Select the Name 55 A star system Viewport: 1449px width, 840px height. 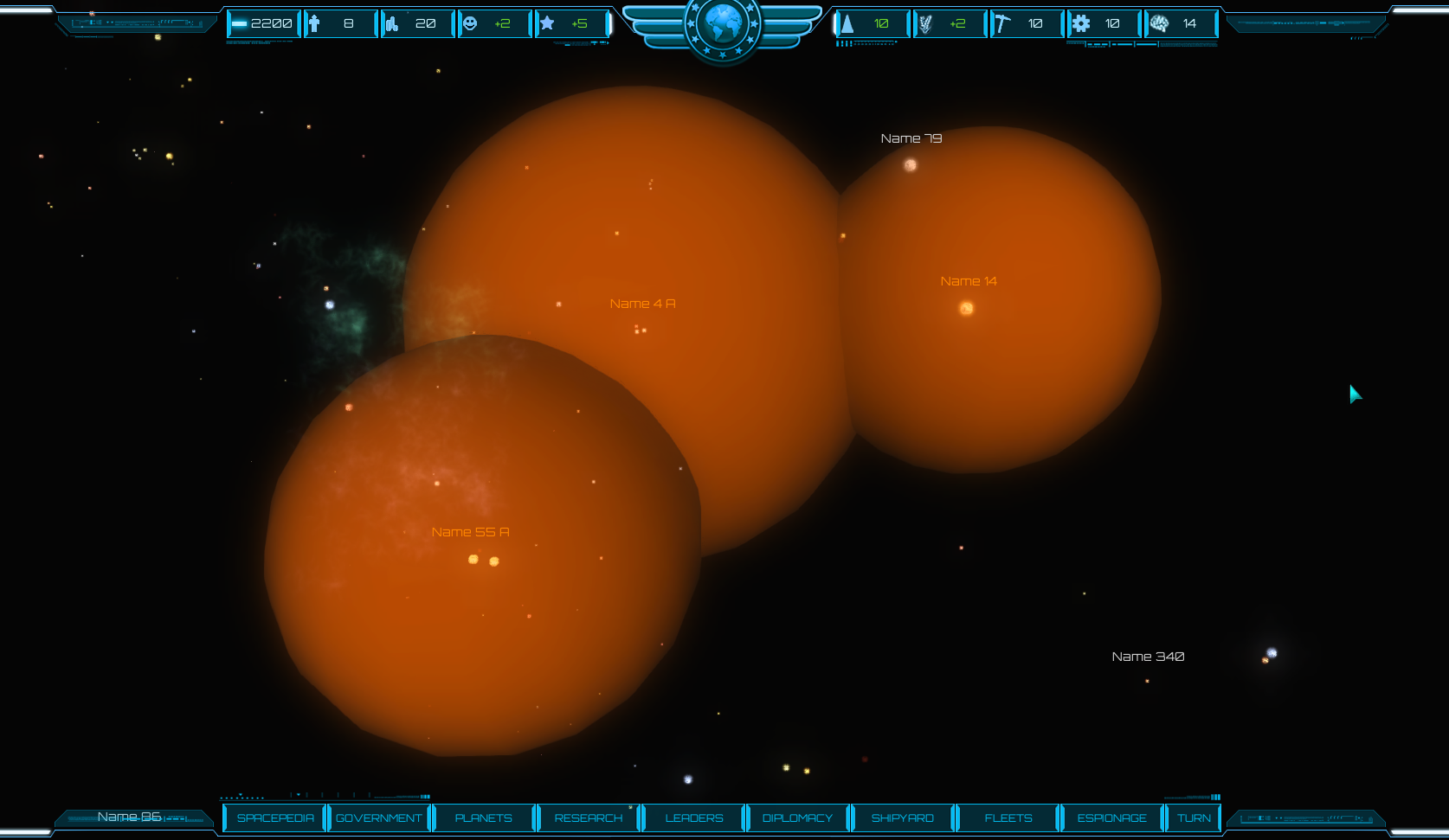click(483, 561)
